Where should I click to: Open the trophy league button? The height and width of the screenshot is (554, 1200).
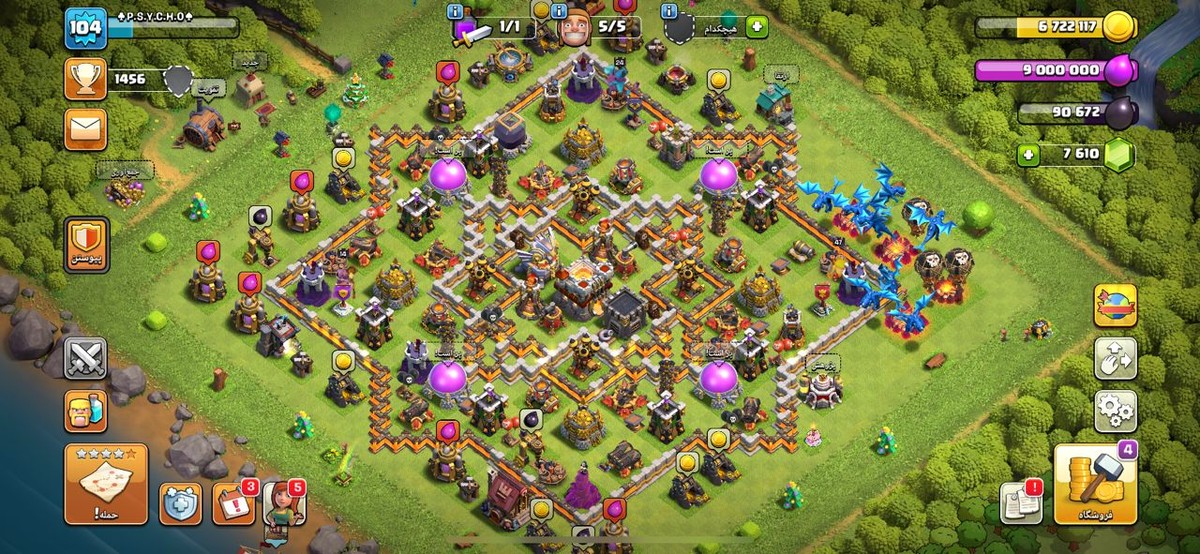tap(85, 78)
